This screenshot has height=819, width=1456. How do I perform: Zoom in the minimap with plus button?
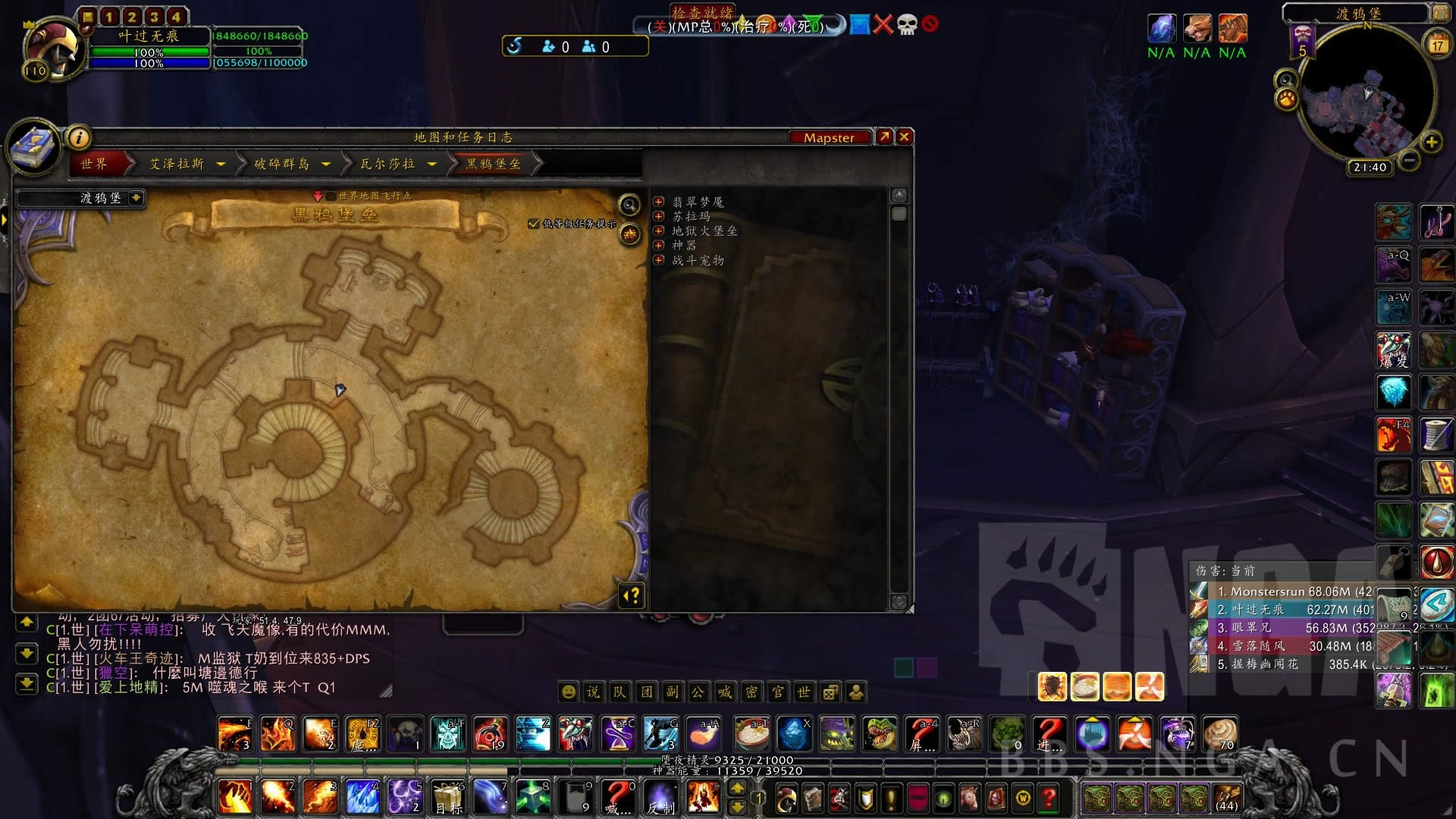1431,142
